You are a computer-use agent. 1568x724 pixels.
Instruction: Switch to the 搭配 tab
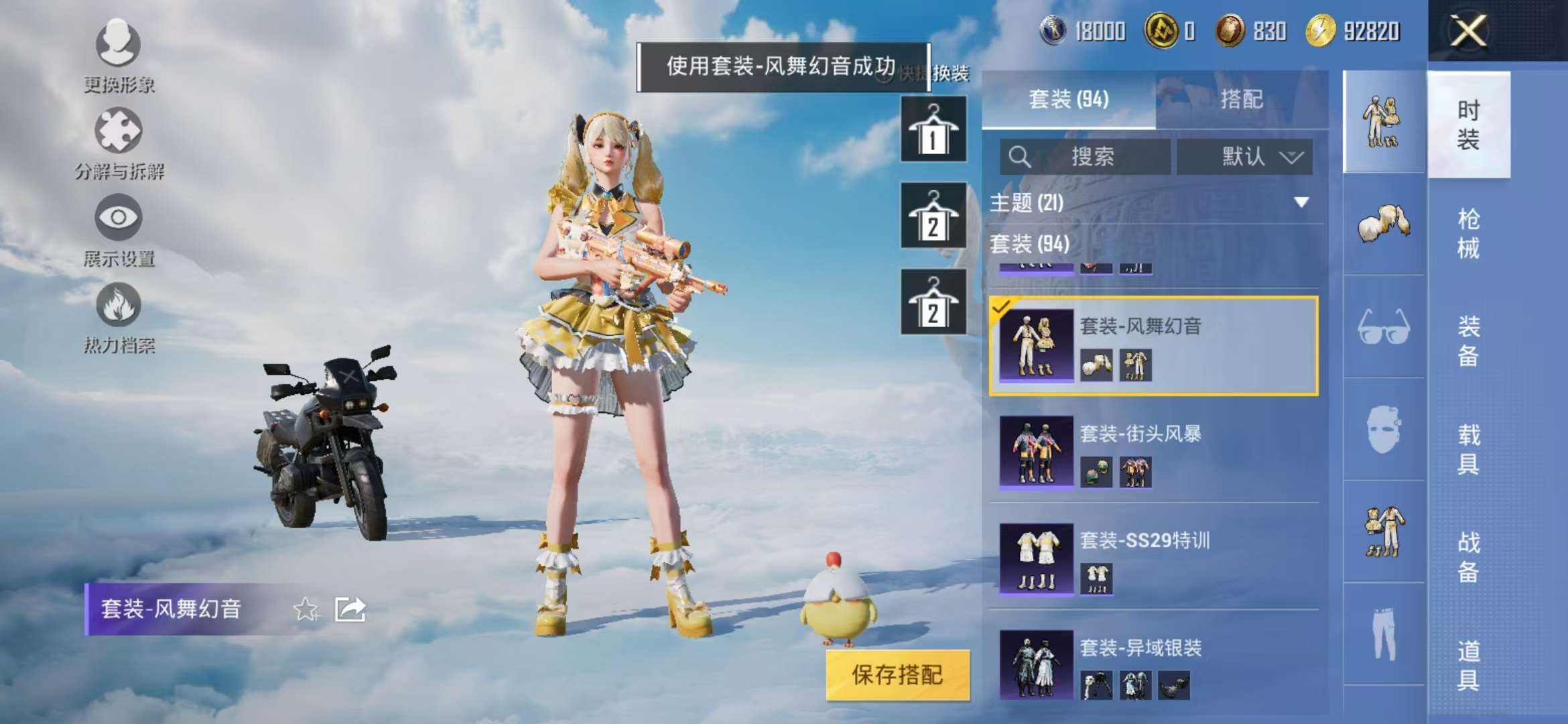(1244, 99)
